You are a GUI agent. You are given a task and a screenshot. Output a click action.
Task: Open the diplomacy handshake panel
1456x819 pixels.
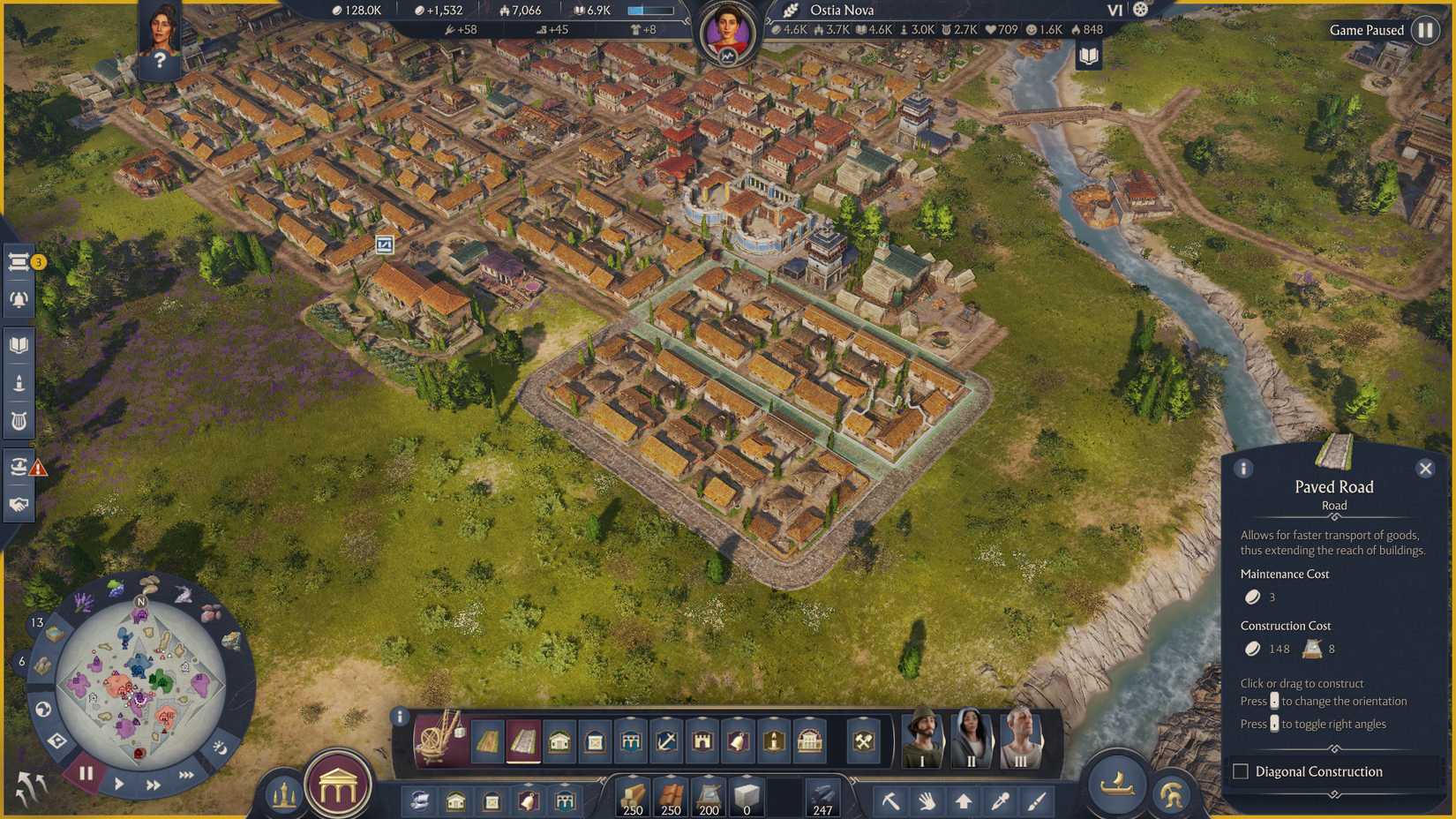click(19, 503)
